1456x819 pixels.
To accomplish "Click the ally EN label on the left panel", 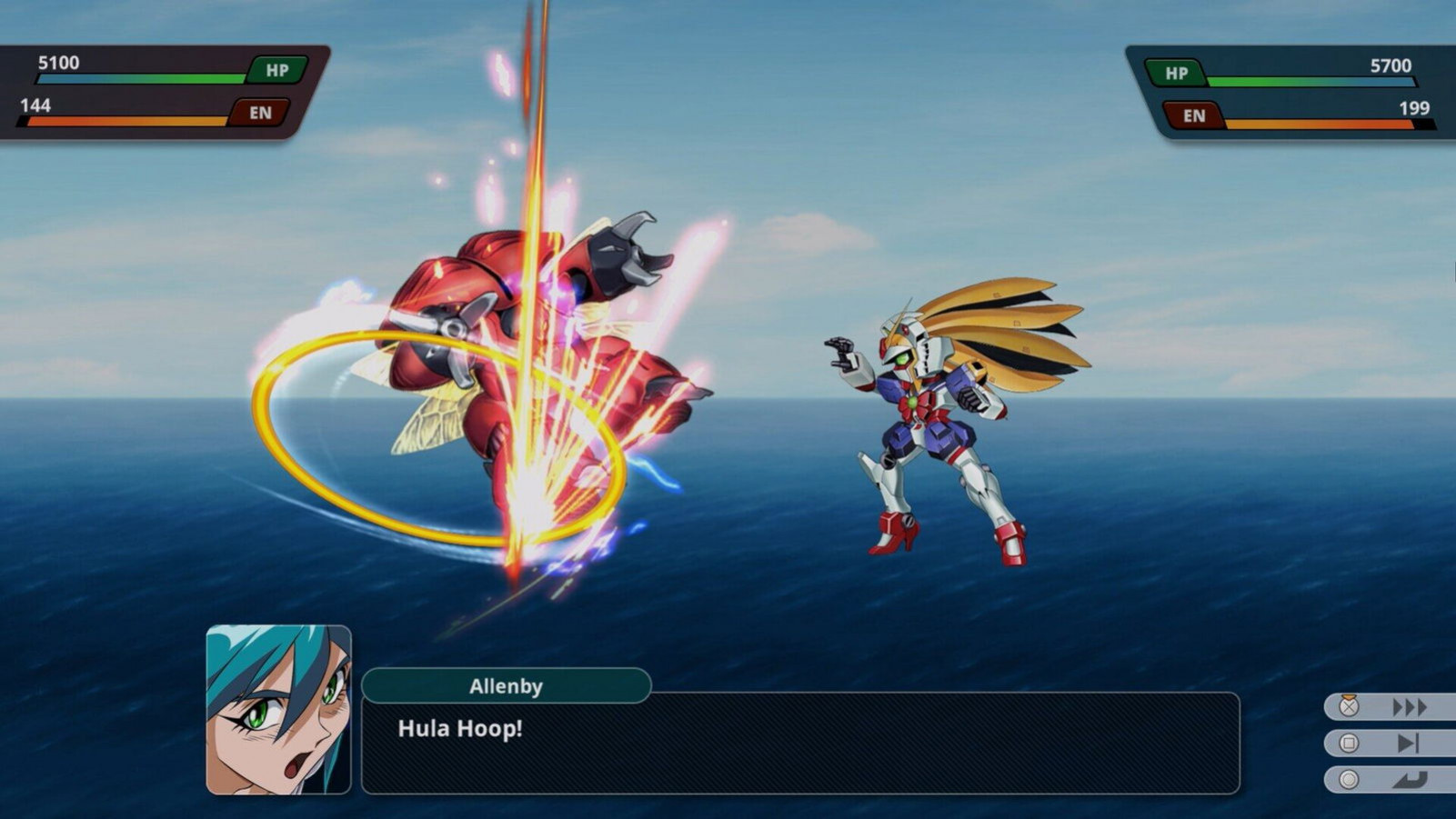I will (x=261, y=112).
